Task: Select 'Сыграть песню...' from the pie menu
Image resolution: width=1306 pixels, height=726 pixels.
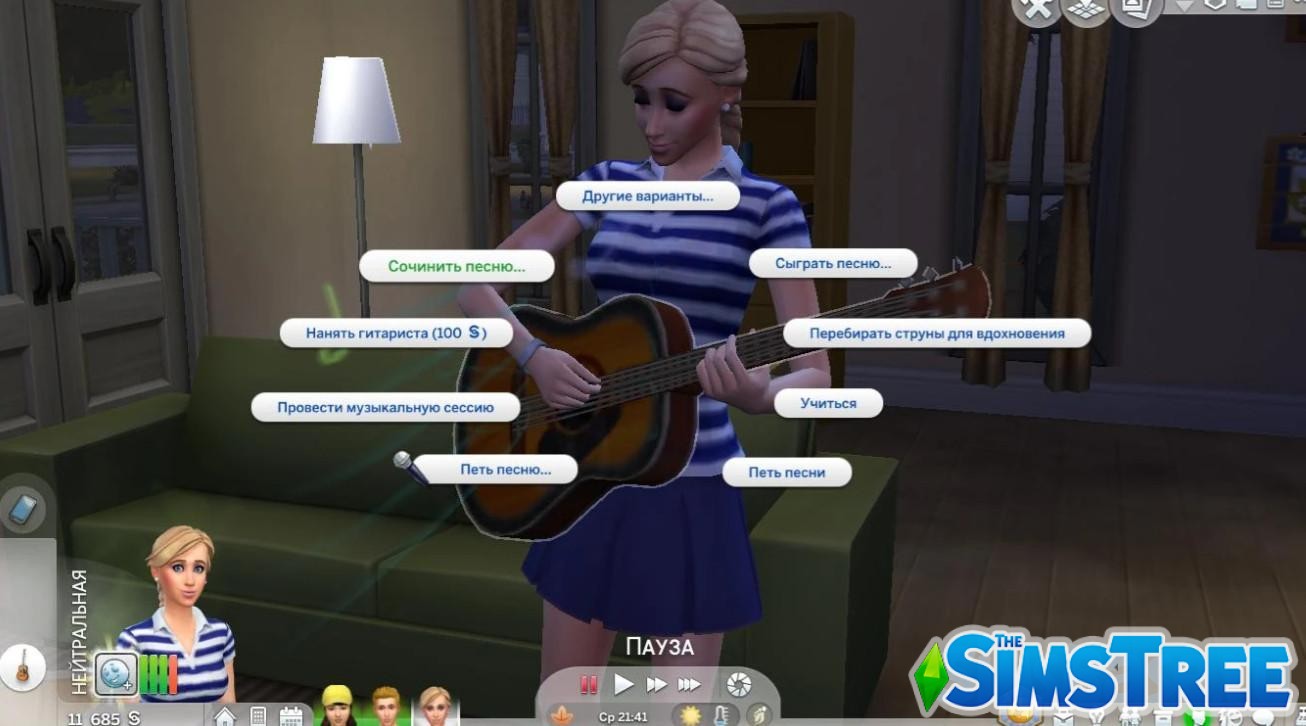Action: click(832, 263)
